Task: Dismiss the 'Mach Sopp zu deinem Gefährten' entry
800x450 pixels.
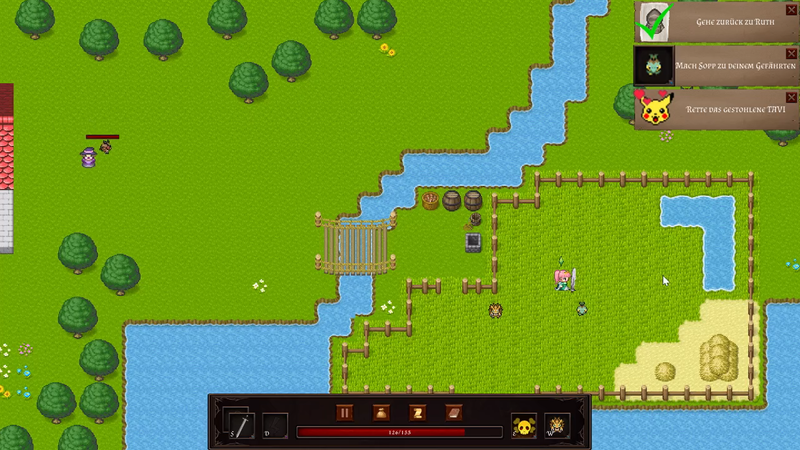Action: coord(792,52)
